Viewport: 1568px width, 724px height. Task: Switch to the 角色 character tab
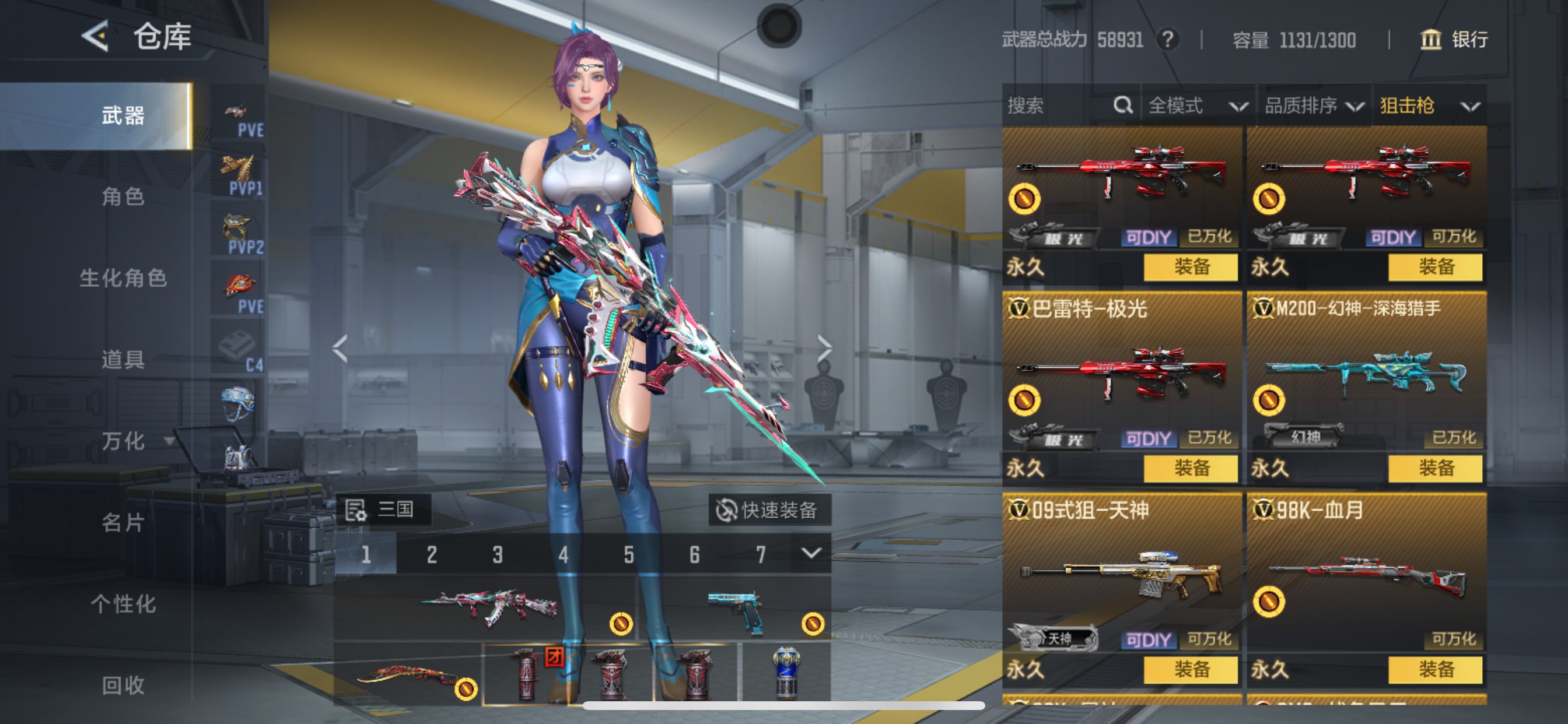[123, 196]
